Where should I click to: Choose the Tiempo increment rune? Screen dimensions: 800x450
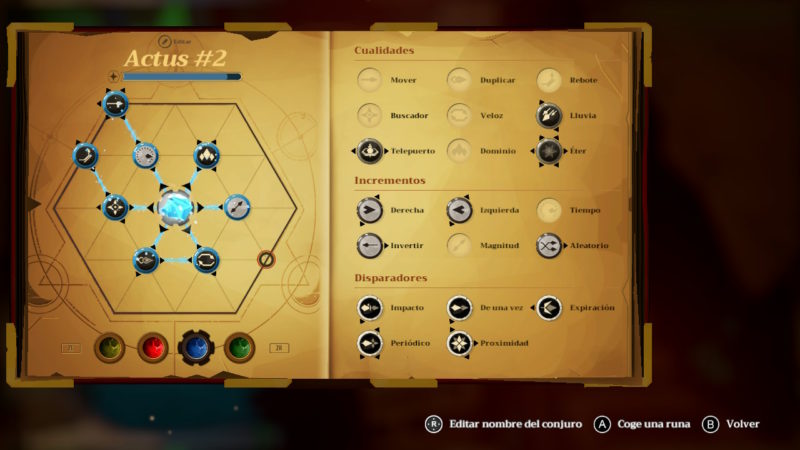pos(548,210)
